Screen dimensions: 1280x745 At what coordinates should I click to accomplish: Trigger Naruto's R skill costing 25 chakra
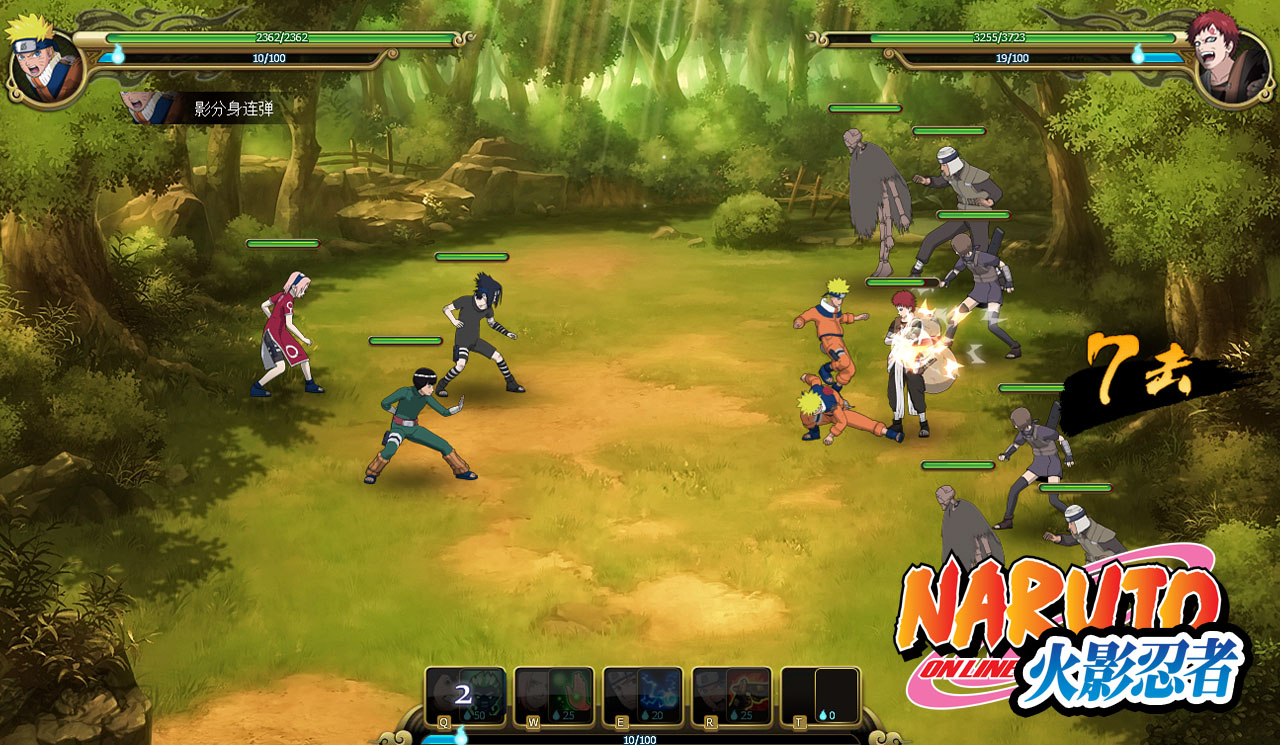731,695
